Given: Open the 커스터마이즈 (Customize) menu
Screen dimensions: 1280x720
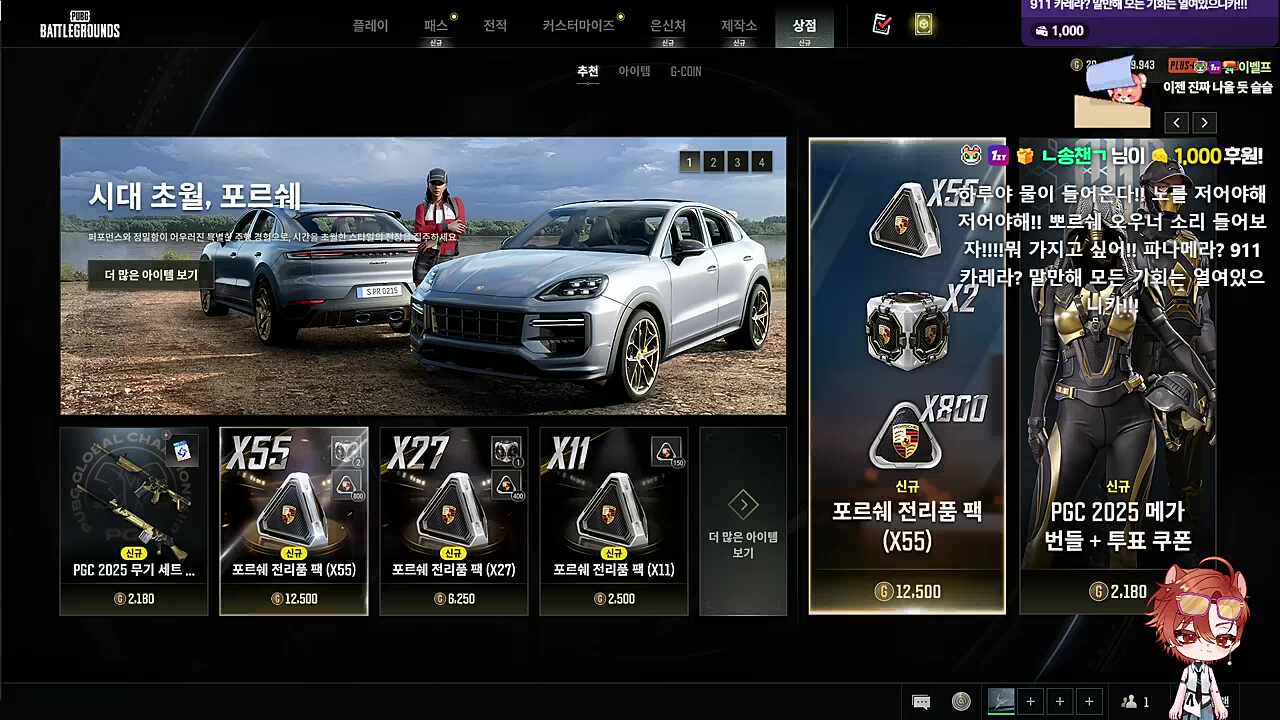Looking at the screenshot, I should click(578, 26).
